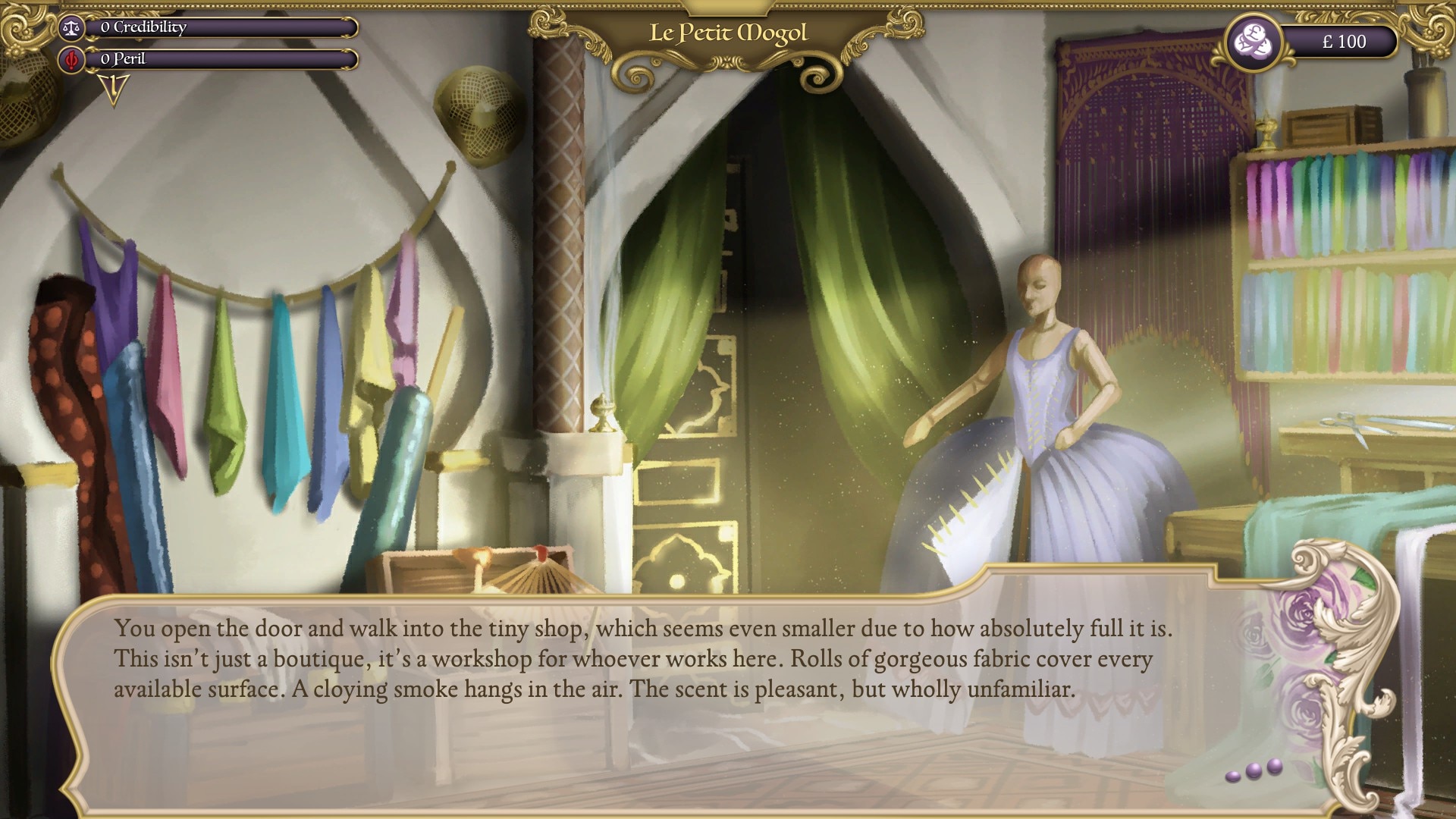Click the red Peril icon
1456x819 pixels.
[x=72, y=59]
